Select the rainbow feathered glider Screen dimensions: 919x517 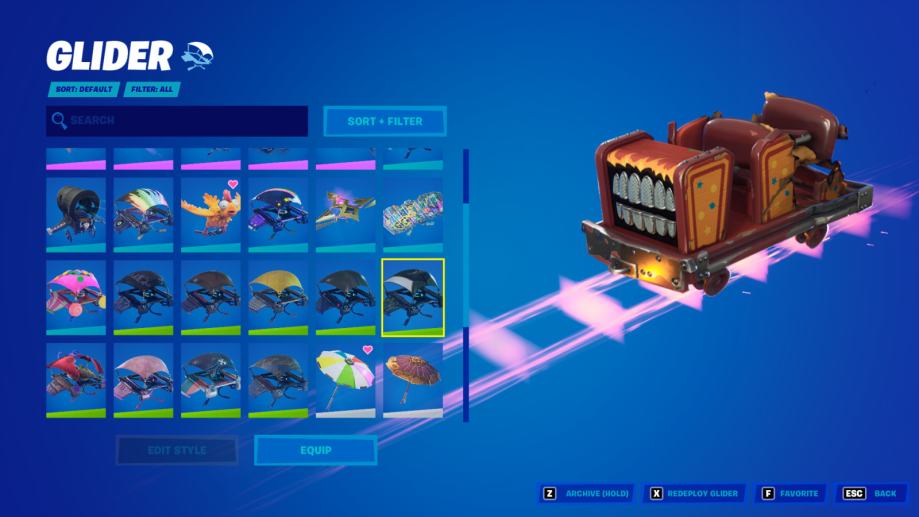(143, 214)
